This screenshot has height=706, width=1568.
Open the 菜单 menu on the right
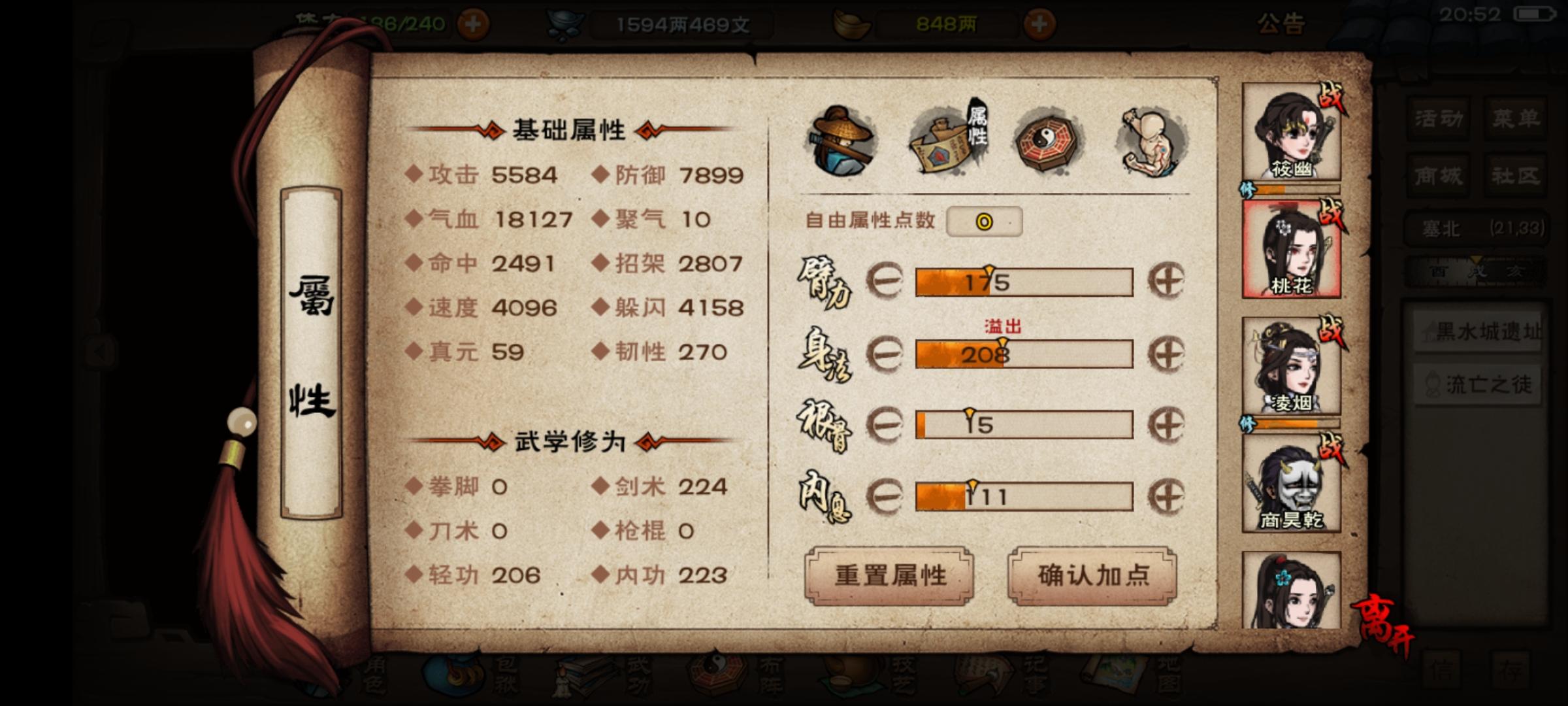[1517, 119]
